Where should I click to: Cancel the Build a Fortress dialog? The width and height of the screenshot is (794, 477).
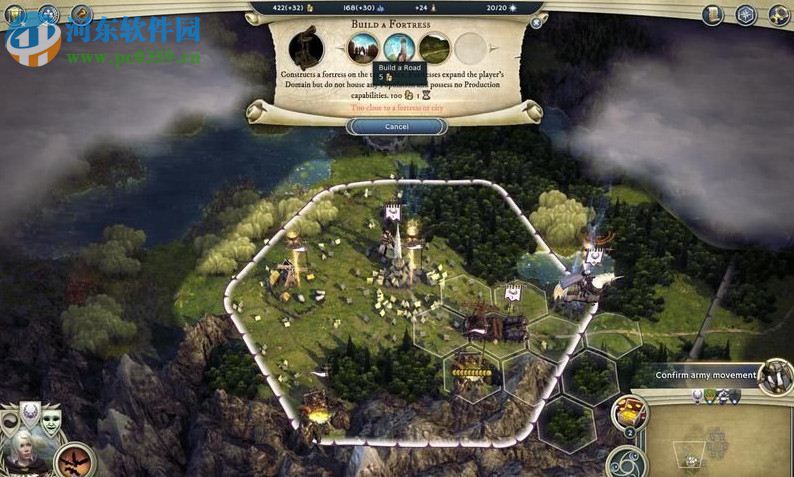396,127
